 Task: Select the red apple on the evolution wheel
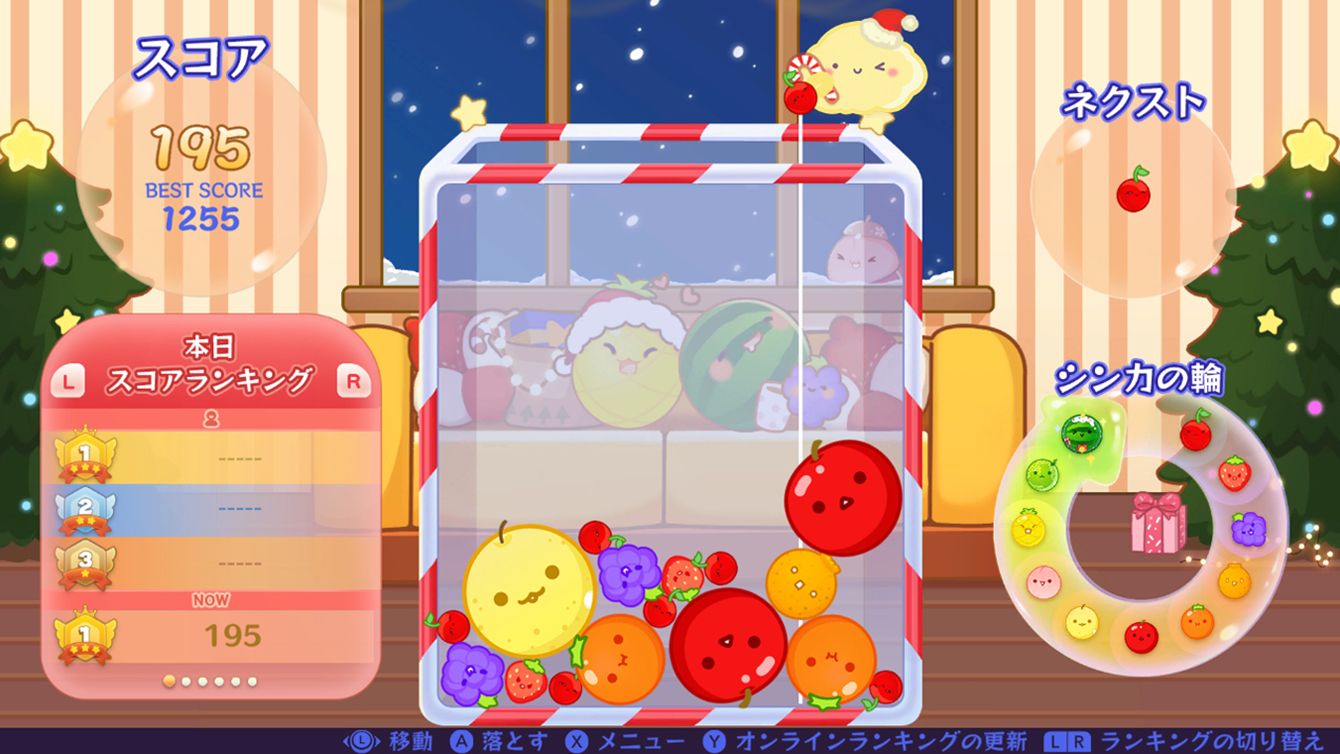pos(1140,636)
